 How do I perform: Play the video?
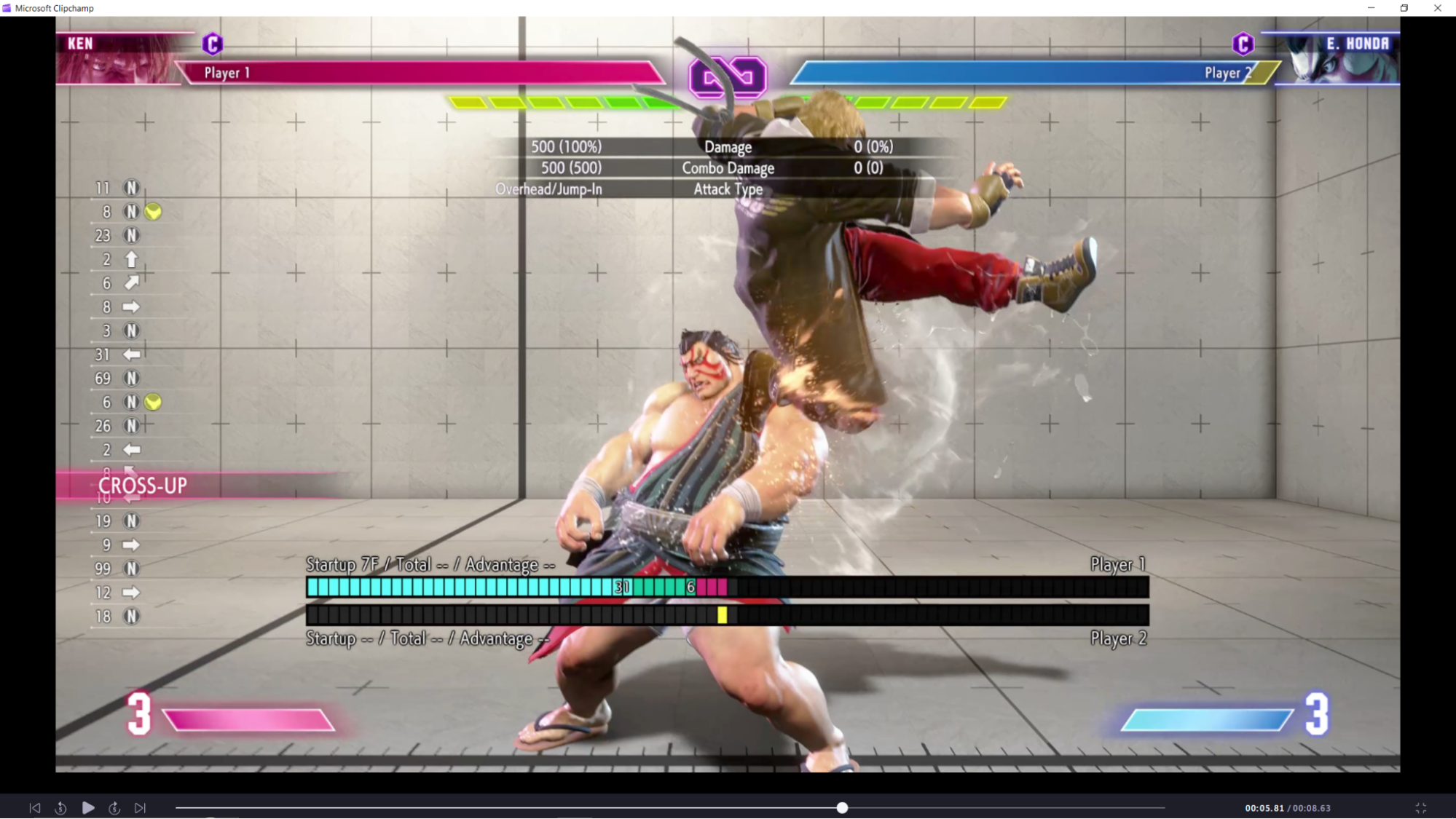click(87, 807)
